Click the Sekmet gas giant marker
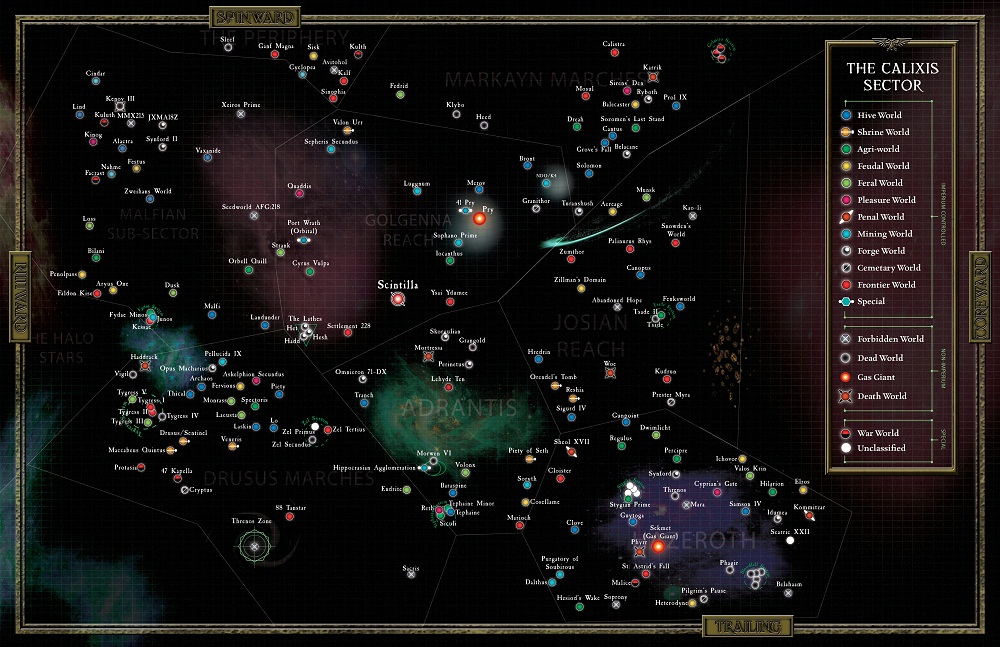 [658, 547]
